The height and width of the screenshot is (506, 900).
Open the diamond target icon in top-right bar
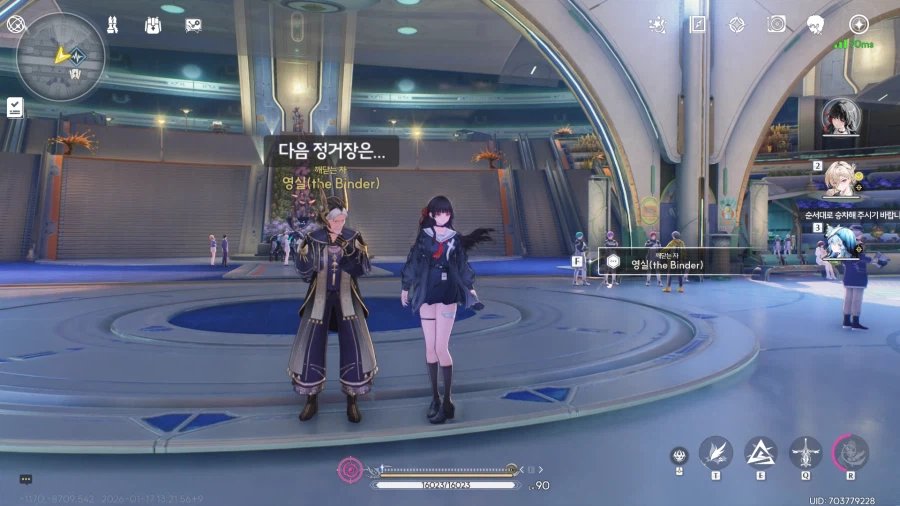[x=736, y=24]
